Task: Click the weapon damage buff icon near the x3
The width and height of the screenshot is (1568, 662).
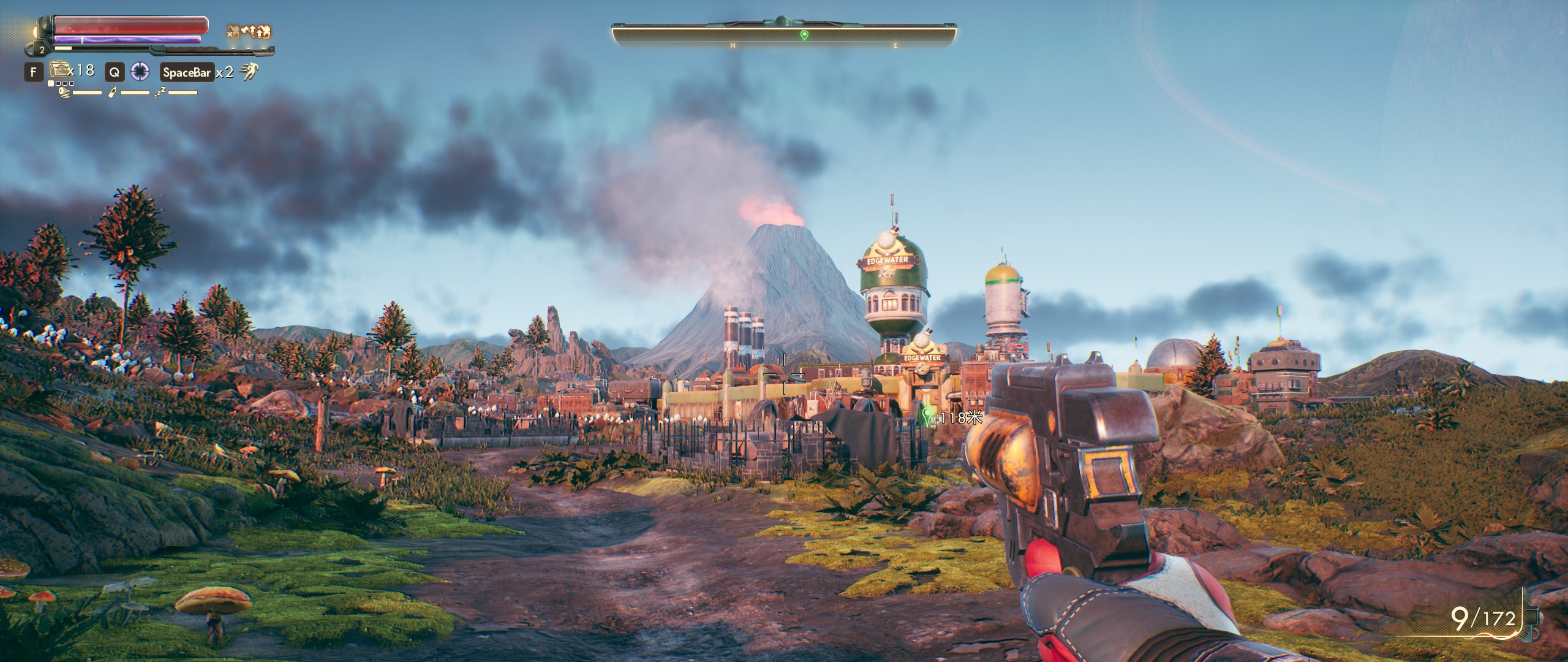Action: coord(248,31)
